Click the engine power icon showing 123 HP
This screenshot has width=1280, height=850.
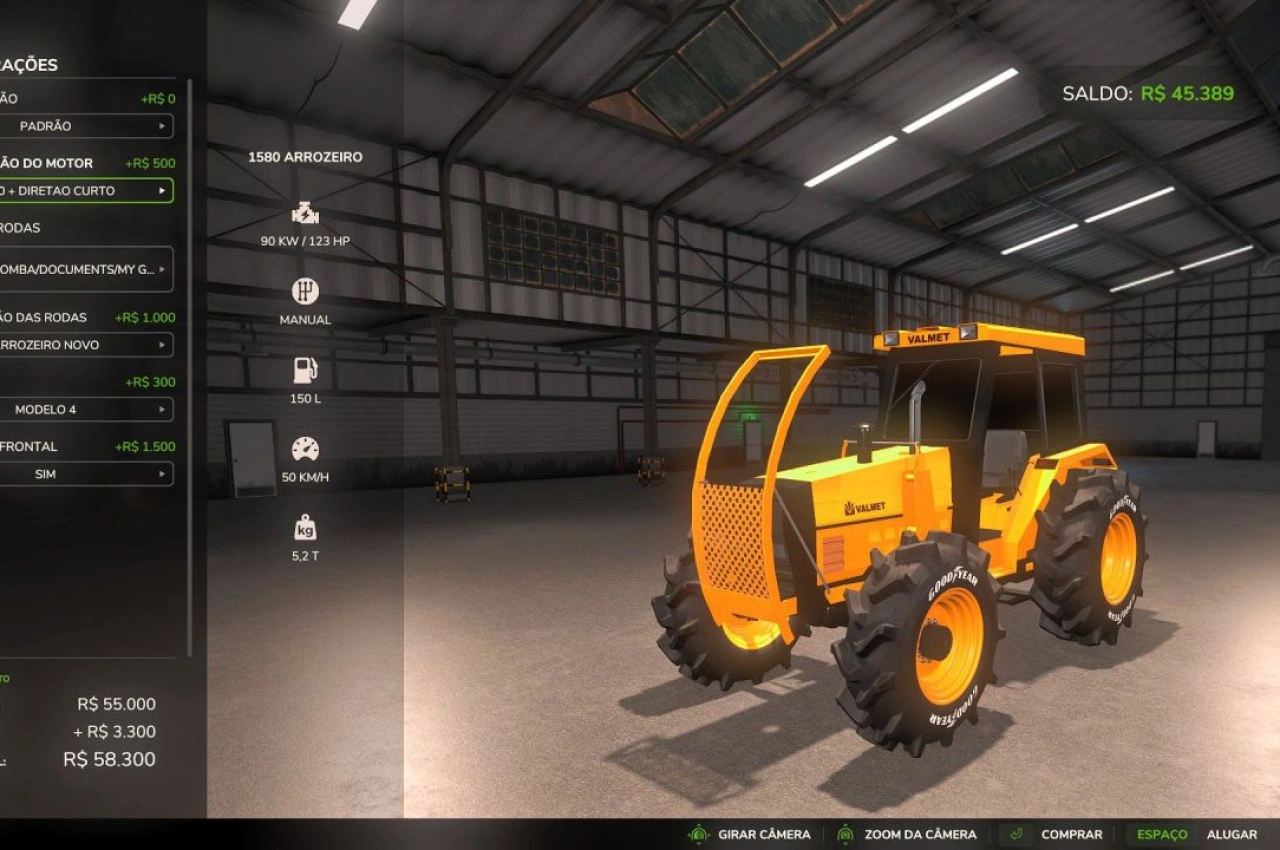tap(305, 213)
